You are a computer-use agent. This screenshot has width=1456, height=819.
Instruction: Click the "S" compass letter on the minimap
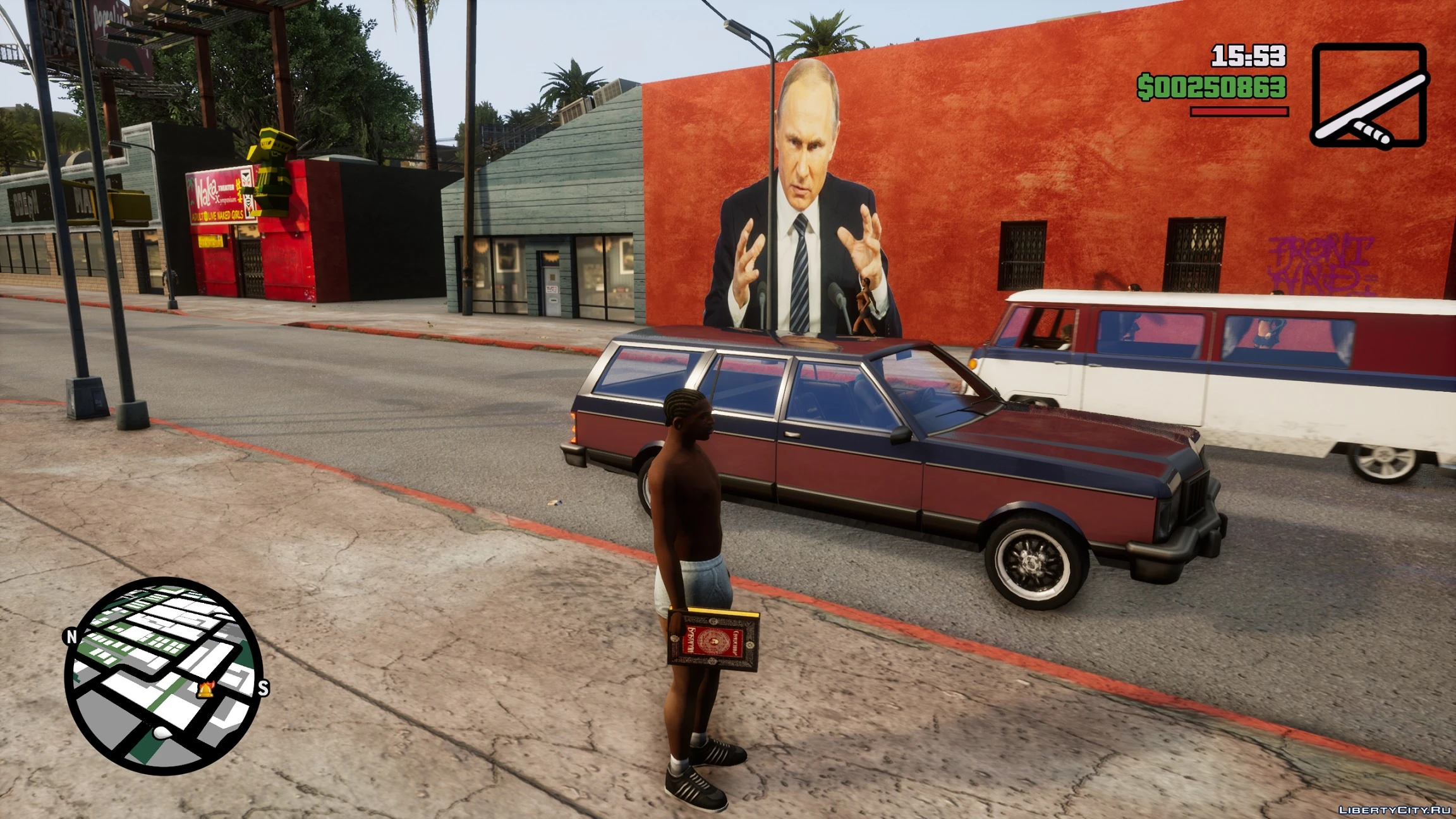click(263, 689)
